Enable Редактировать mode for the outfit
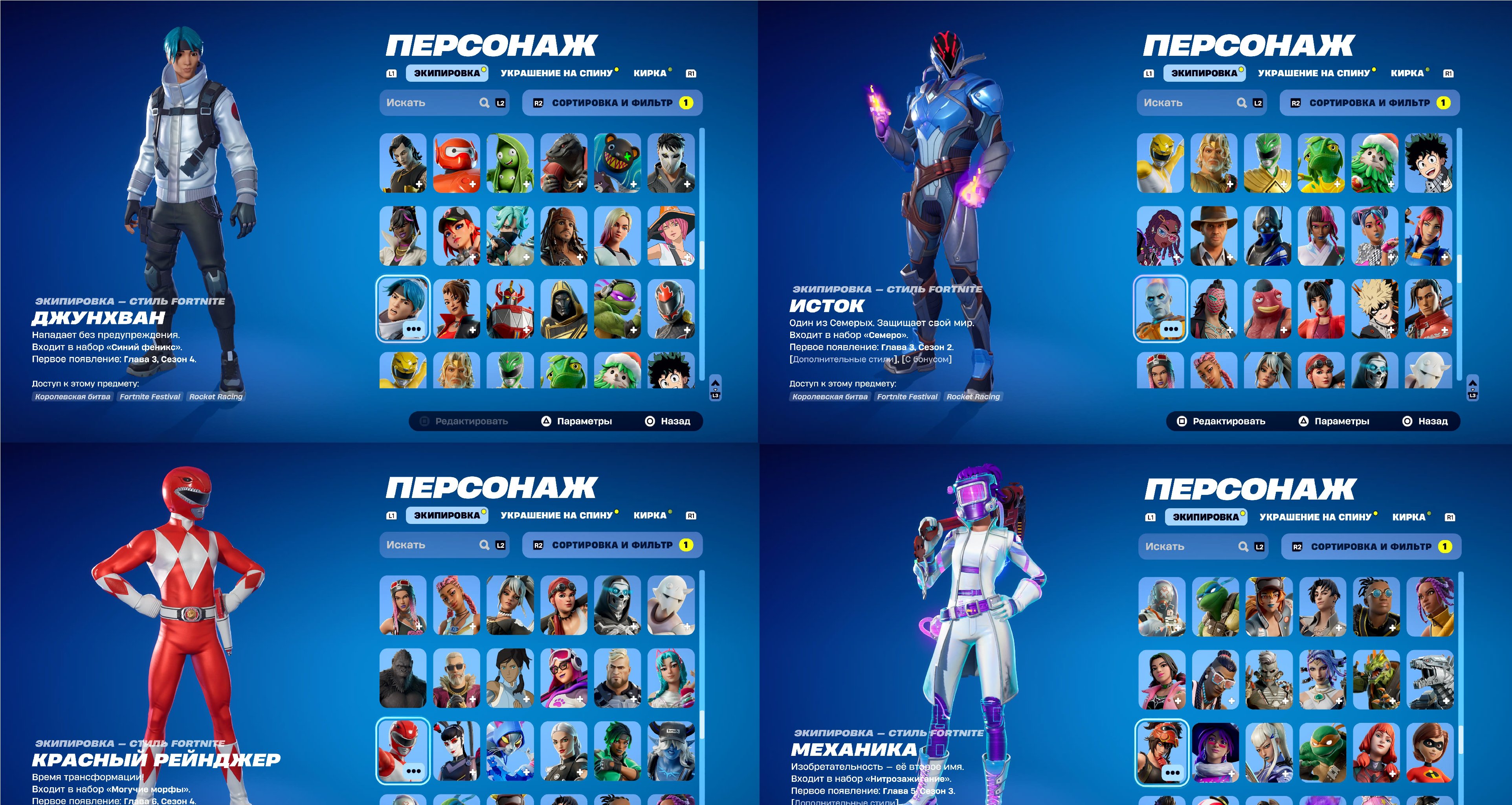Viewport: 1512px width, 805px height. pyautogui.click(x=471, y=421)
